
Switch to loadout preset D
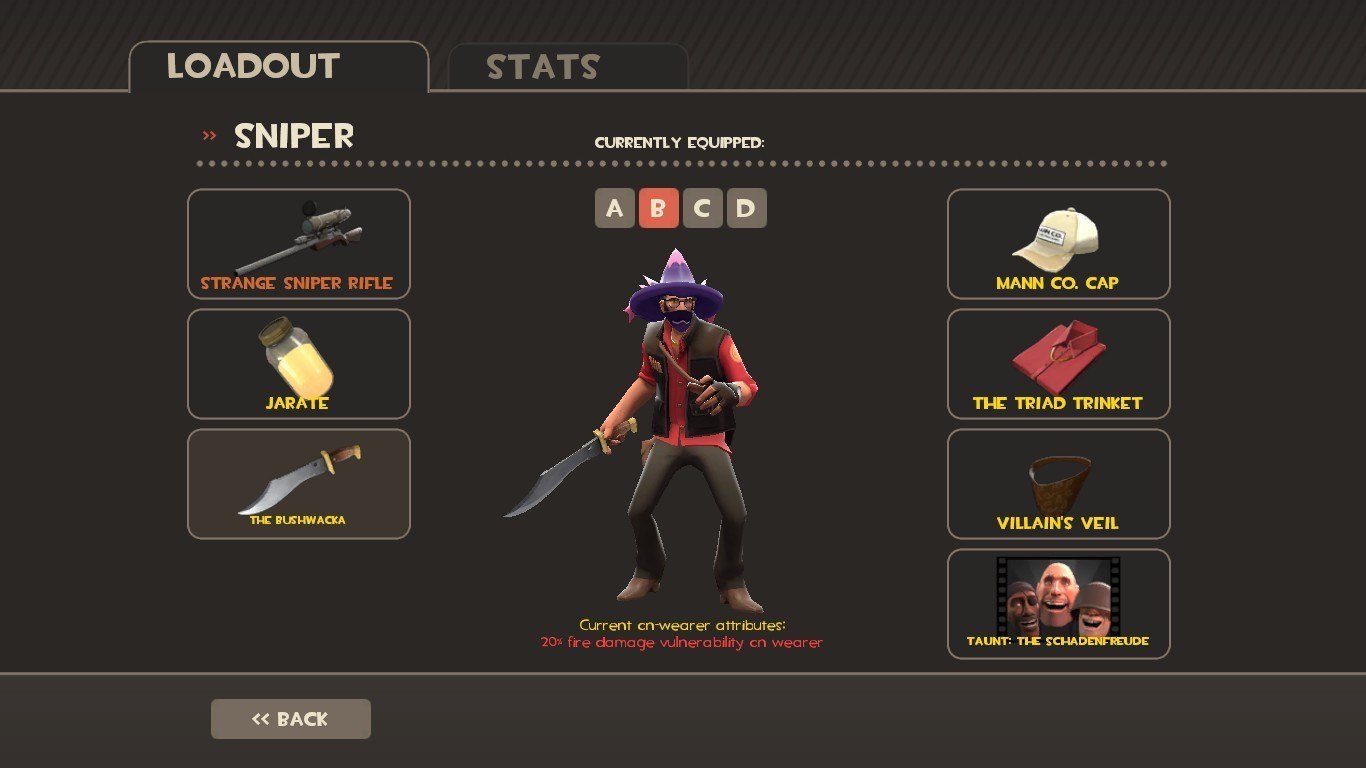[x=746, y=208]
